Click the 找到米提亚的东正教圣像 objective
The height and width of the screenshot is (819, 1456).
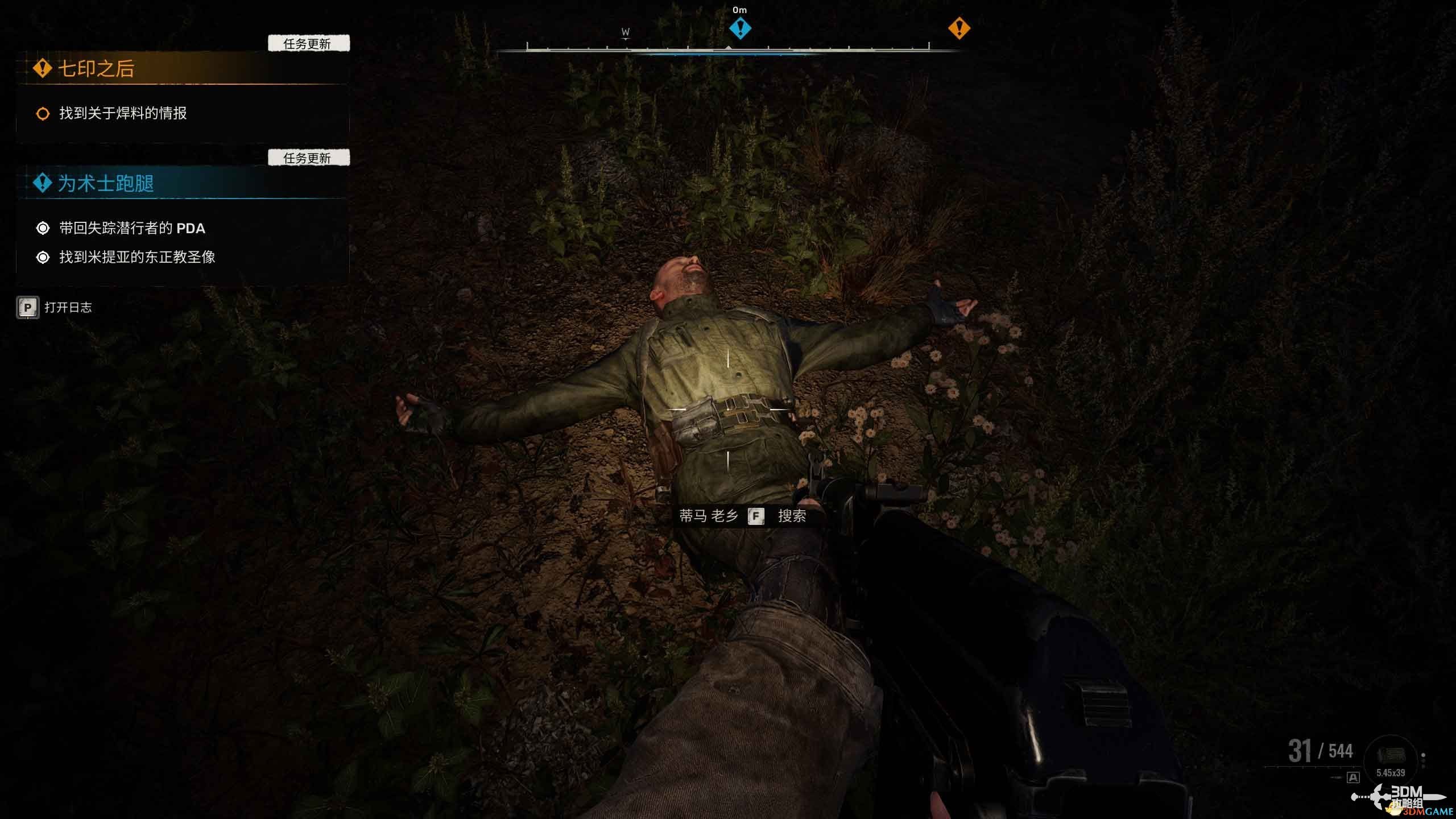[x=137, y=257]
